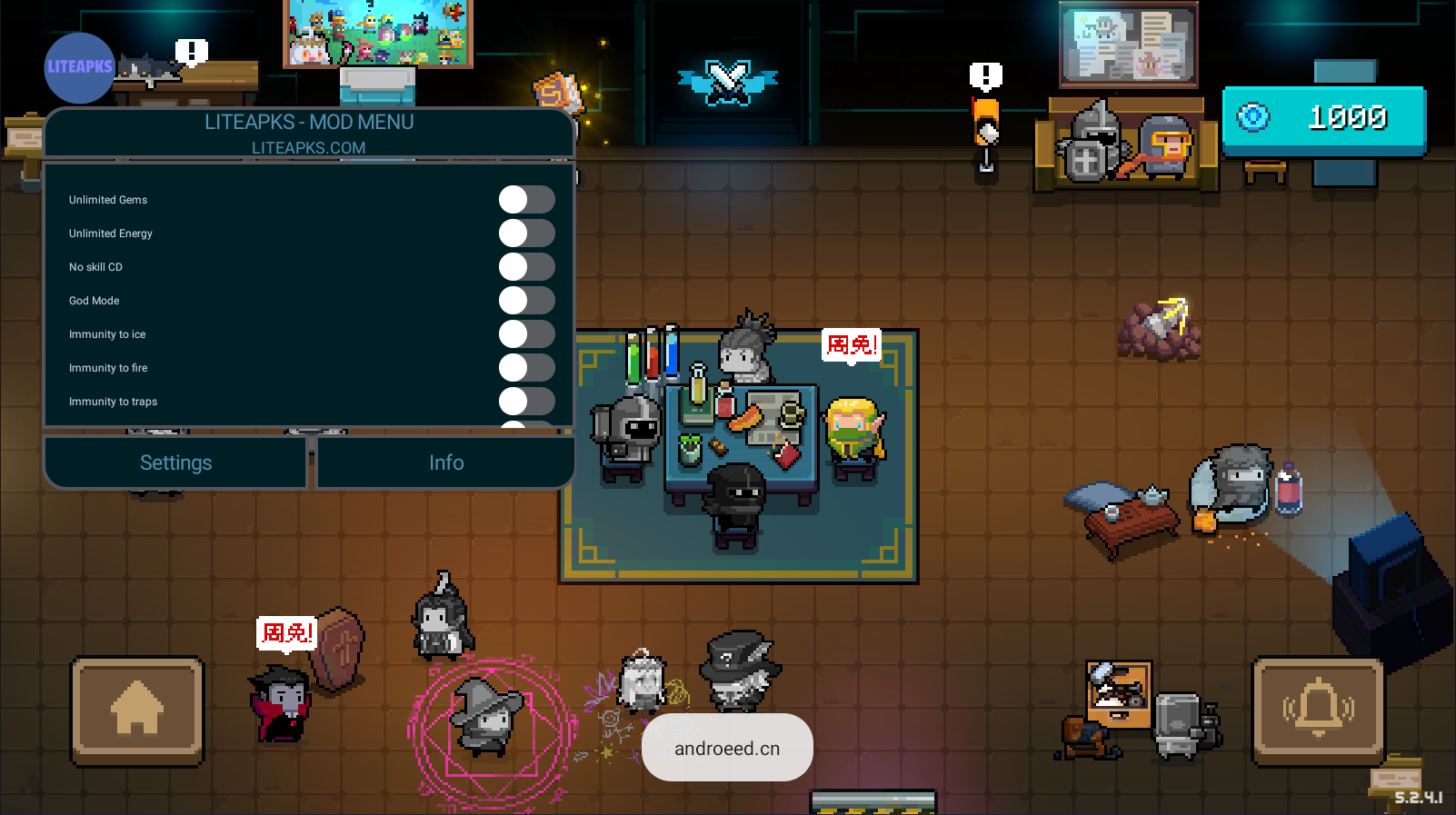Open the bell notification button

(x=1318, y=710)
